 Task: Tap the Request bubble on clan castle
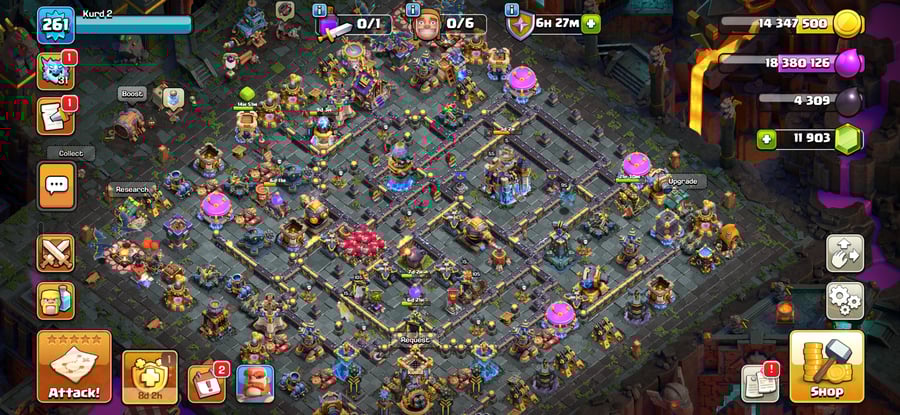coord(414,340)
